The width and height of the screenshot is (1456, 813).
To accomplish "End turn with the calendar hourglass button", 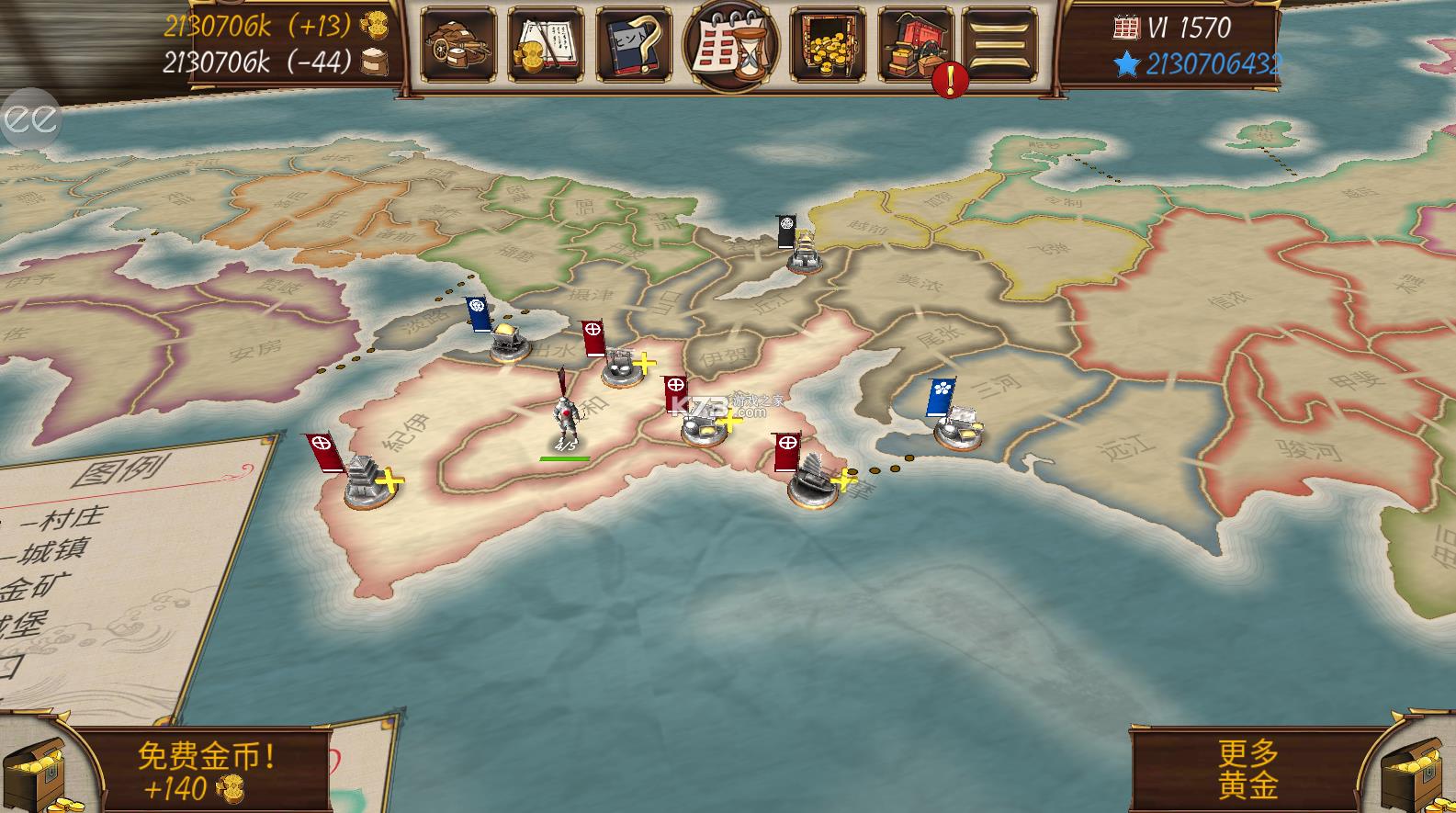I will pyautogui.click(x=730, y=44).
